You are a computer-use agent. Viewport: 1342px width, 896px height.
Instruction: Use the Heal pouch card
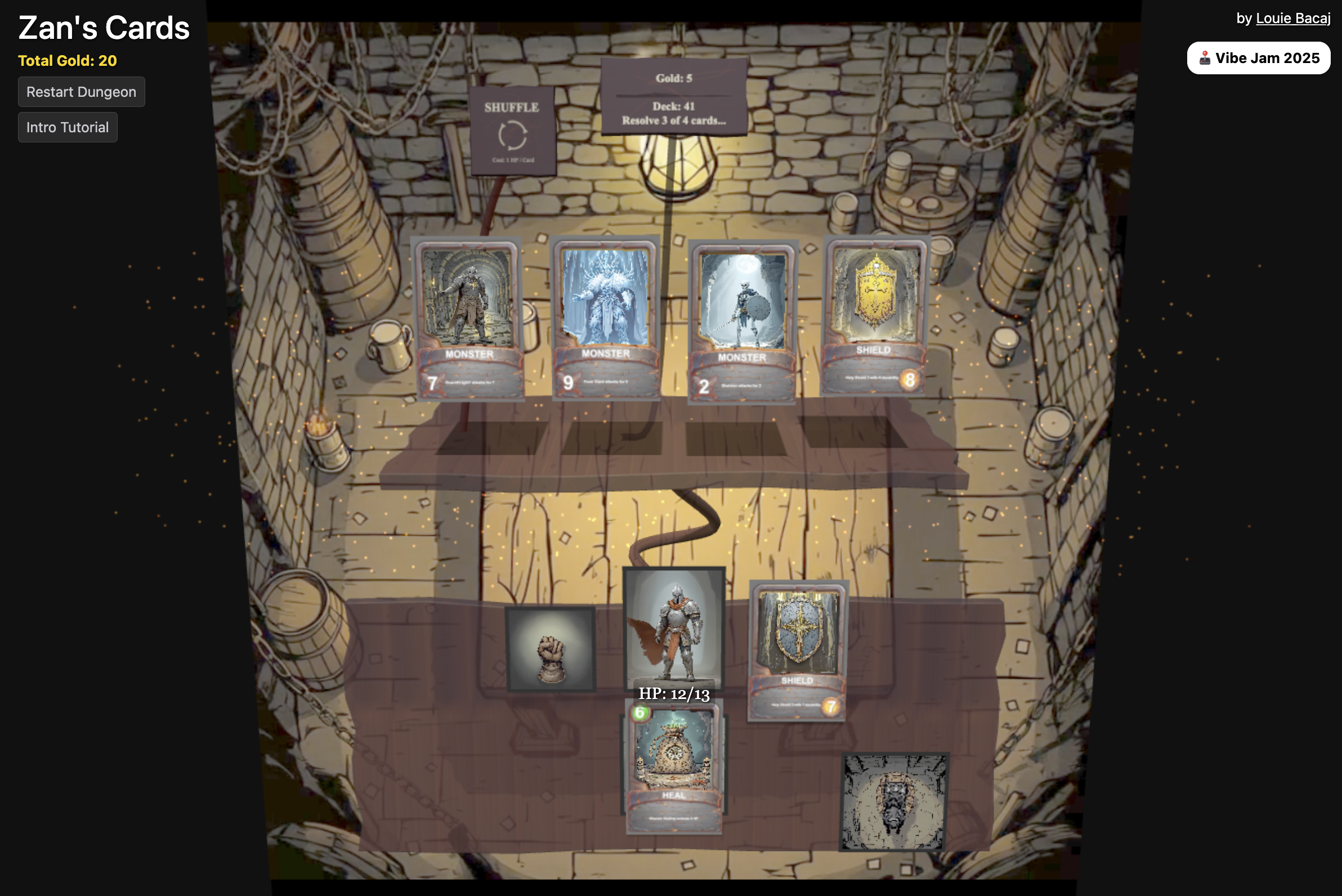click(674, 767)
